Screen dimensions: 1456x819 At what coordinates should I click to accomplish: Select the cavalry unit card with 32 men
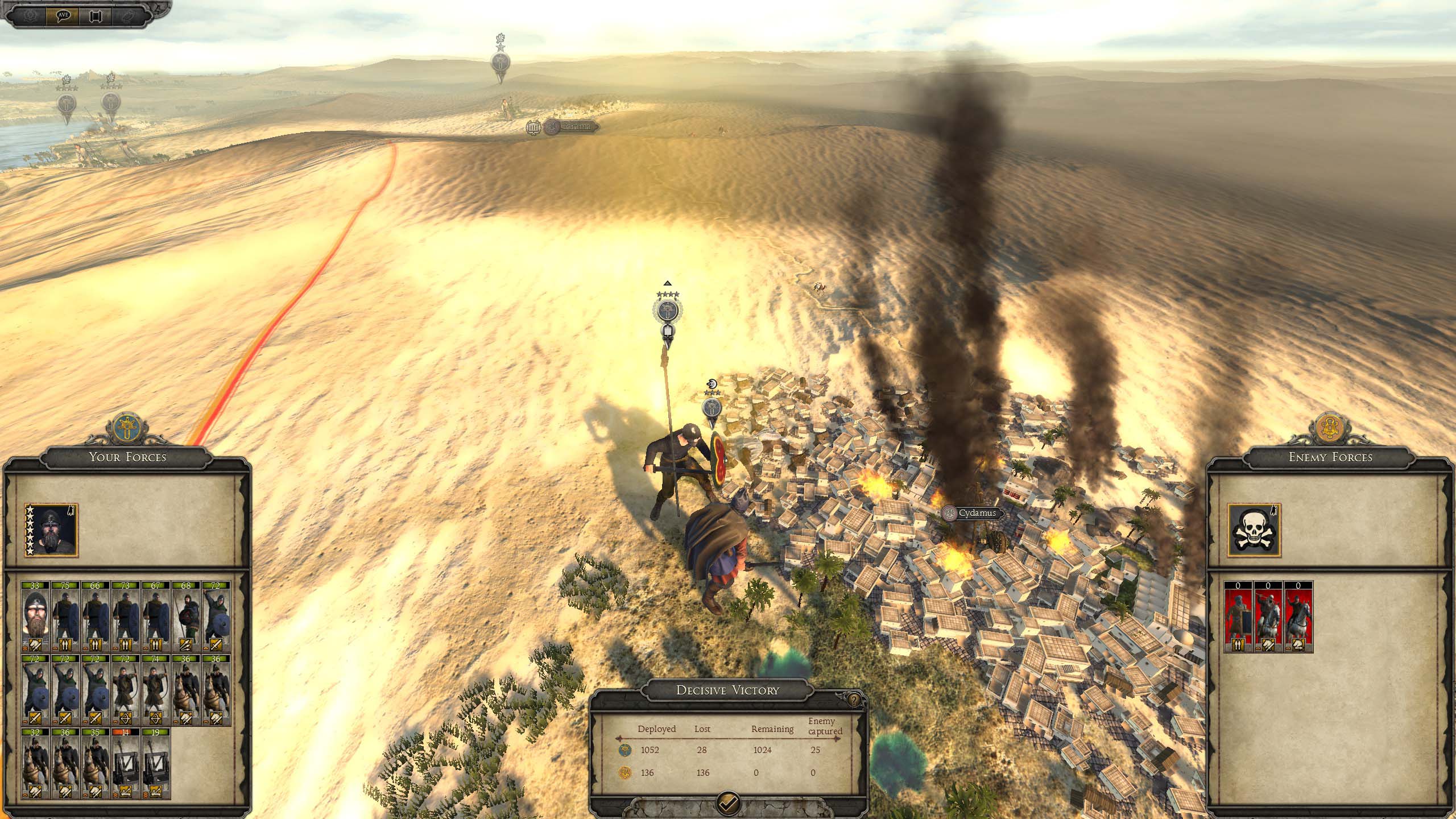(x=36, y=763)
